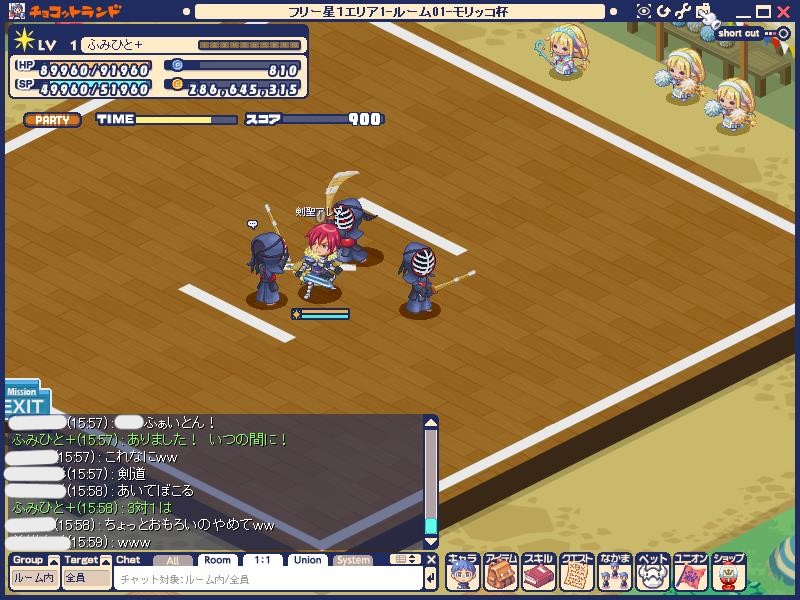Open the ユニオン union menu

[x=690, y=572]
